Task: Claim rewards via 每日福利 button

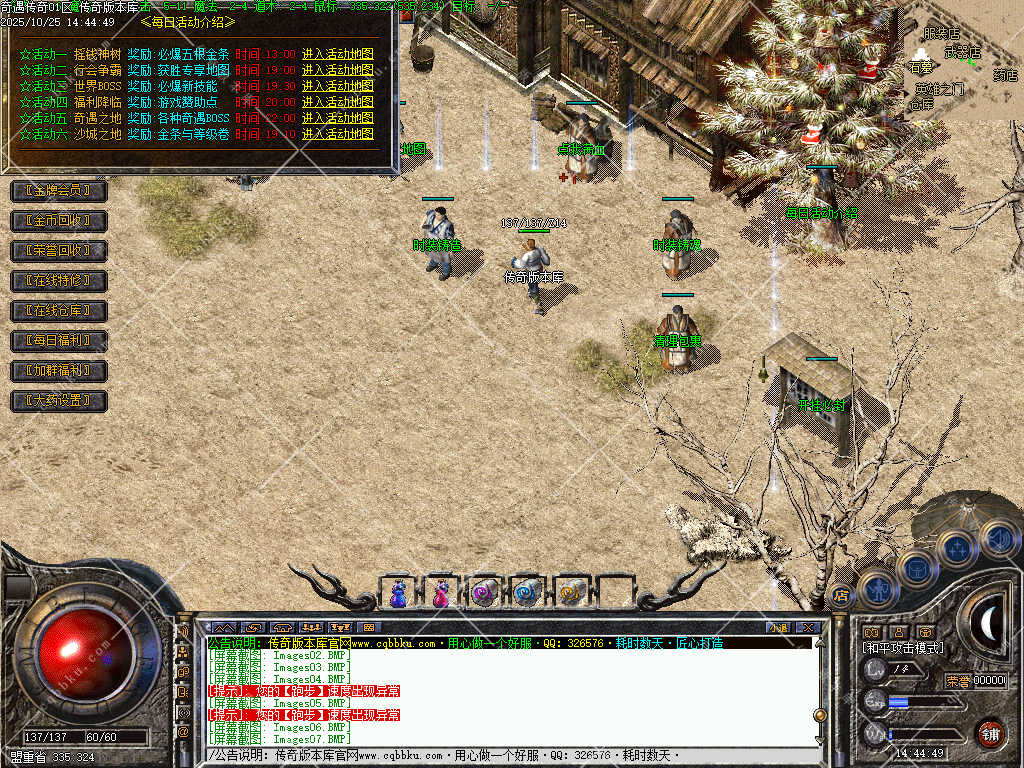Action: (x=58, y=340)
